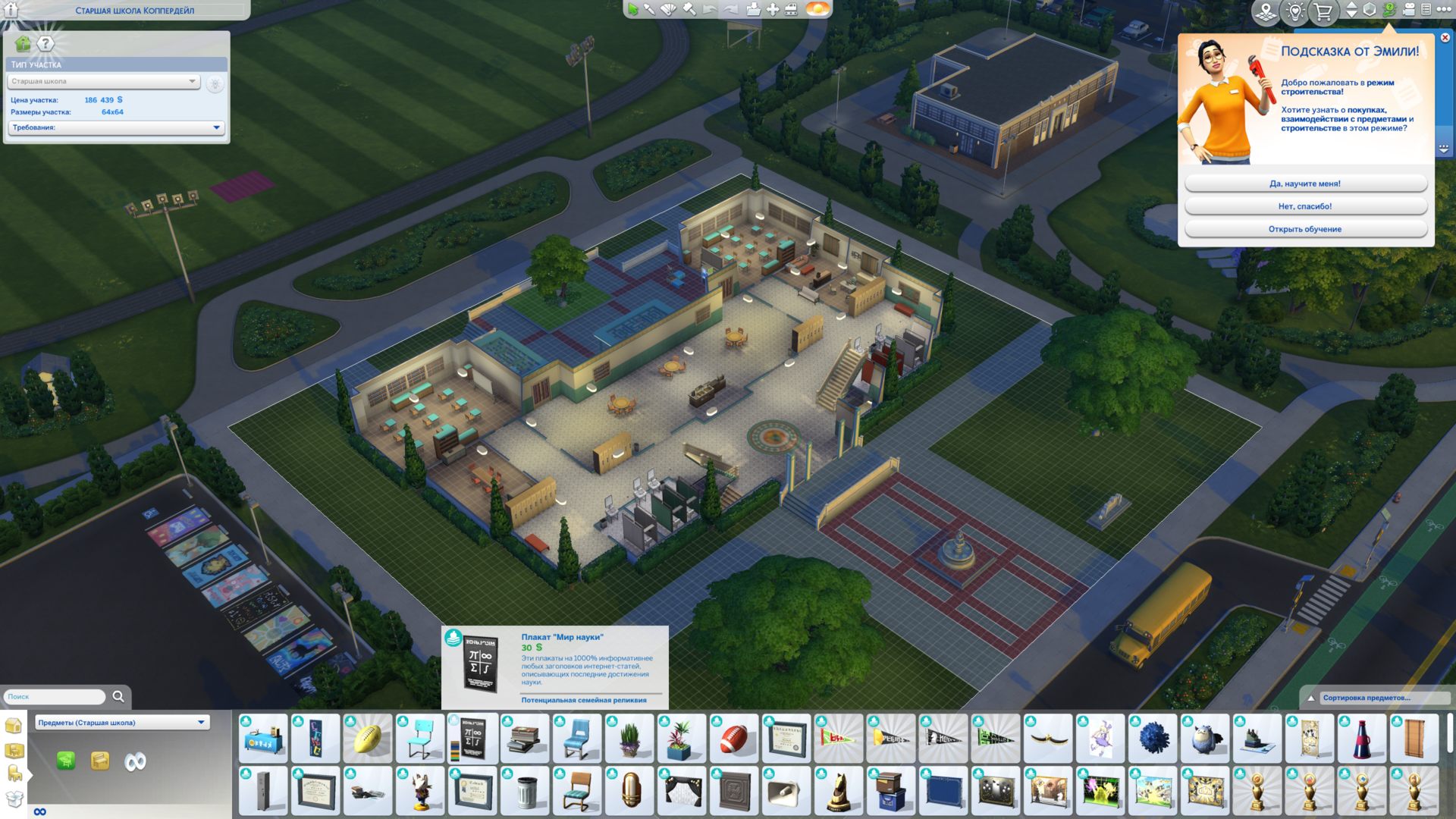Screen dimensions: 1456x819
Task: Choose the red megaphone cone item
Action: coord(1362,738)
